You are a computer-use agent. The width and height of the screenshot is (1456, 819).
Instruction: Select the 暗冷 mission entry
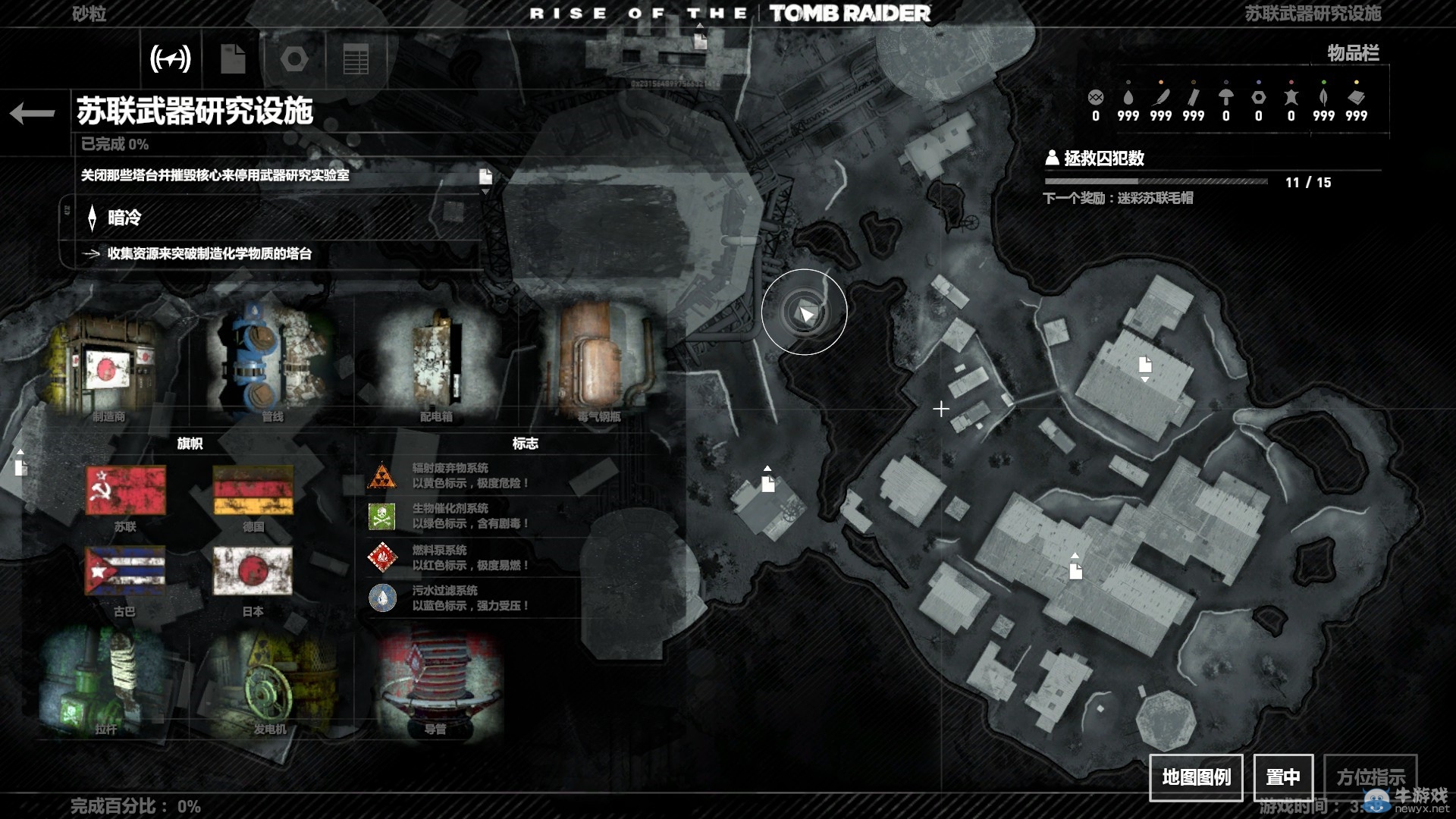point(124,218)
